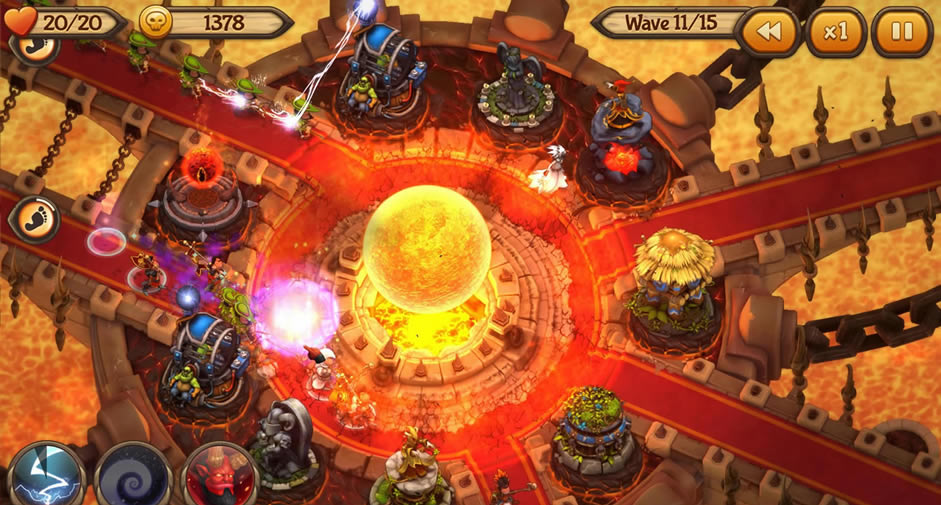Toggle the x1 game speed button
This screenshot has width=941, height=505.
(835, 32)
